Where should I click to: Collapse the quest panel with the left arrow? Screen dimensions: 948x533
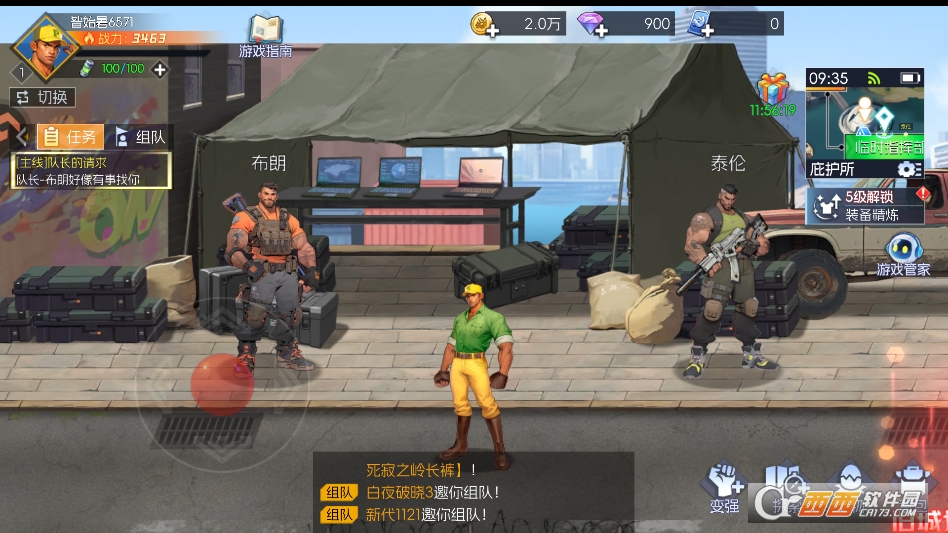click(x=20, y=137)
